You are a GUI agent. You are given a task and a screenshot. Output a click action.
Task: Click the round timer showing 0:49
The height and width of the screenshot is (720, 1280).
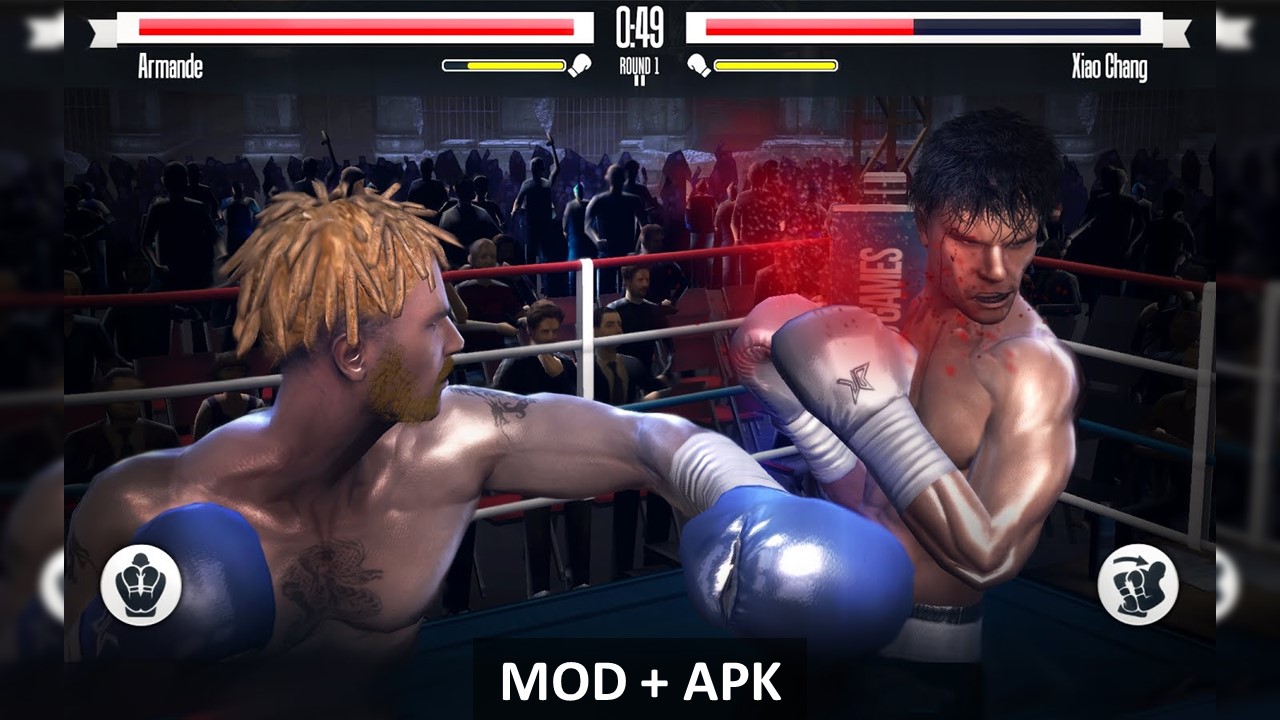[x=640, y=27]
